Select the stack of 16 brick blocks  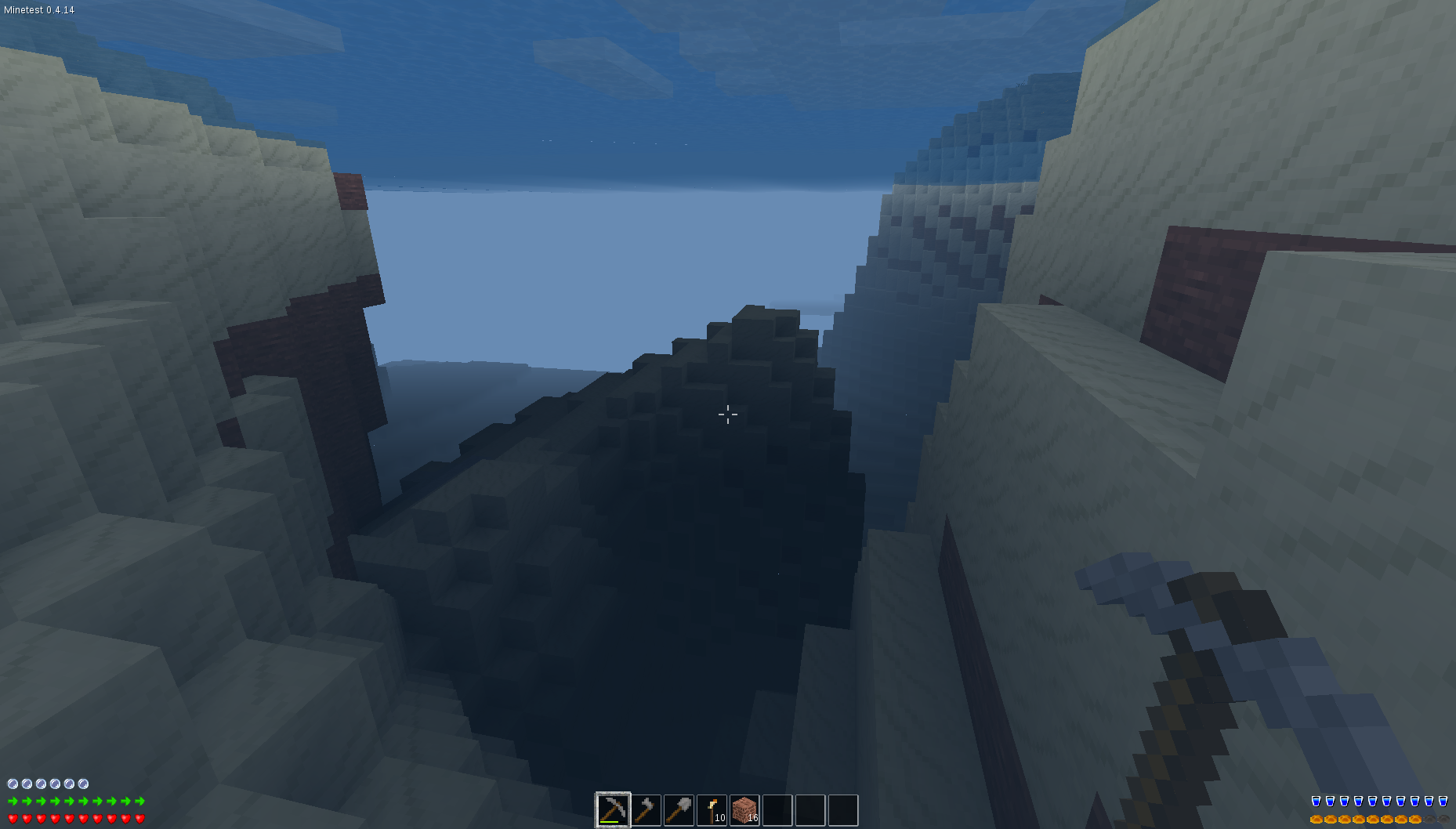coord(744,809)
